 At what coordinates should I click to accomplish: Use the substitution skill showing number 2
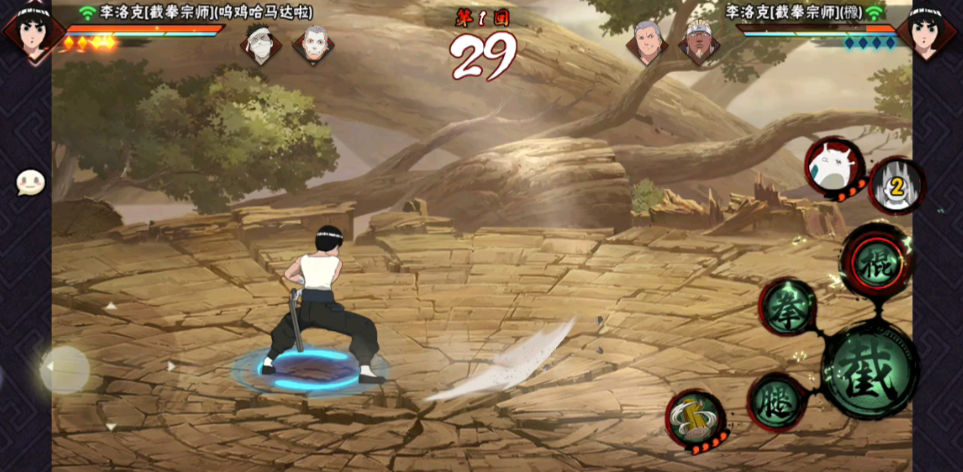[x=896, y=185]
